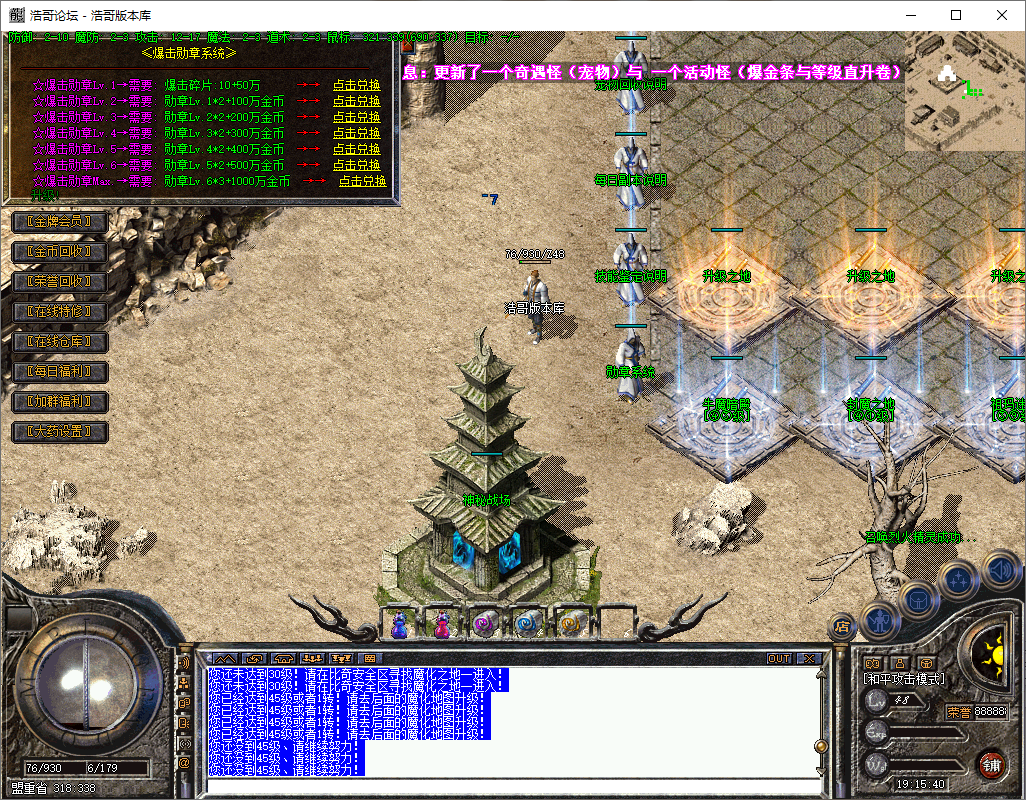This screenshot has width=1026, height=800.
Task: Open the skills sparkle round button
Action: [x=959, y=578]
